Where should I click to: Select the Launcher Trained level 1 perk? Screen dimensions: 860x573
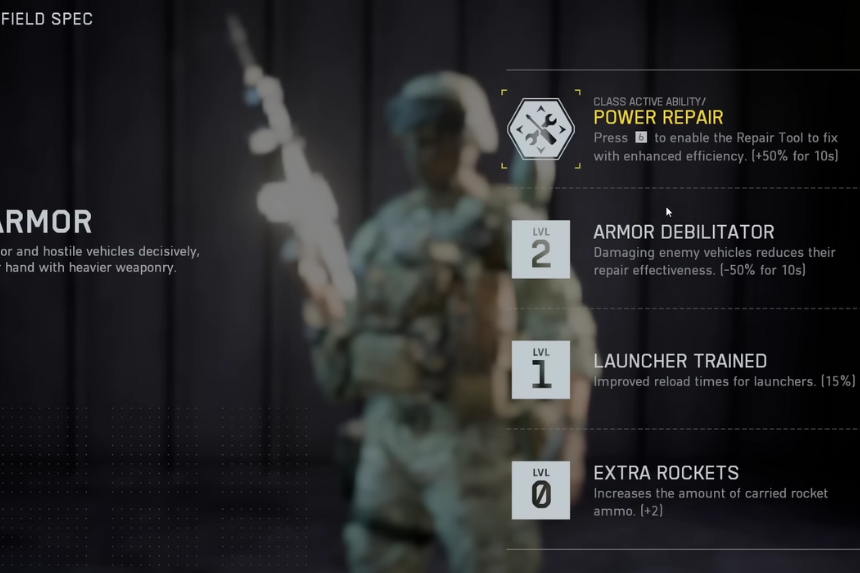(x=541, y=369)
